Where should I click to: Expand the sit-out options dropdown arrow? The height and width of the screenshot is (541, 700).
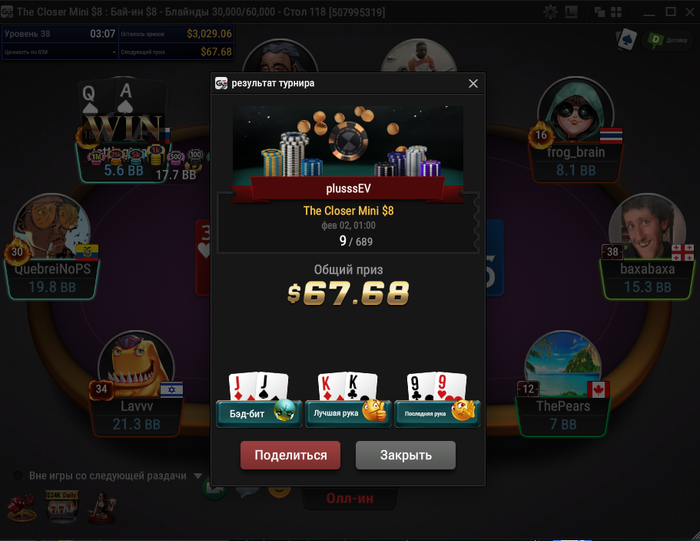[x=198, y=476]
